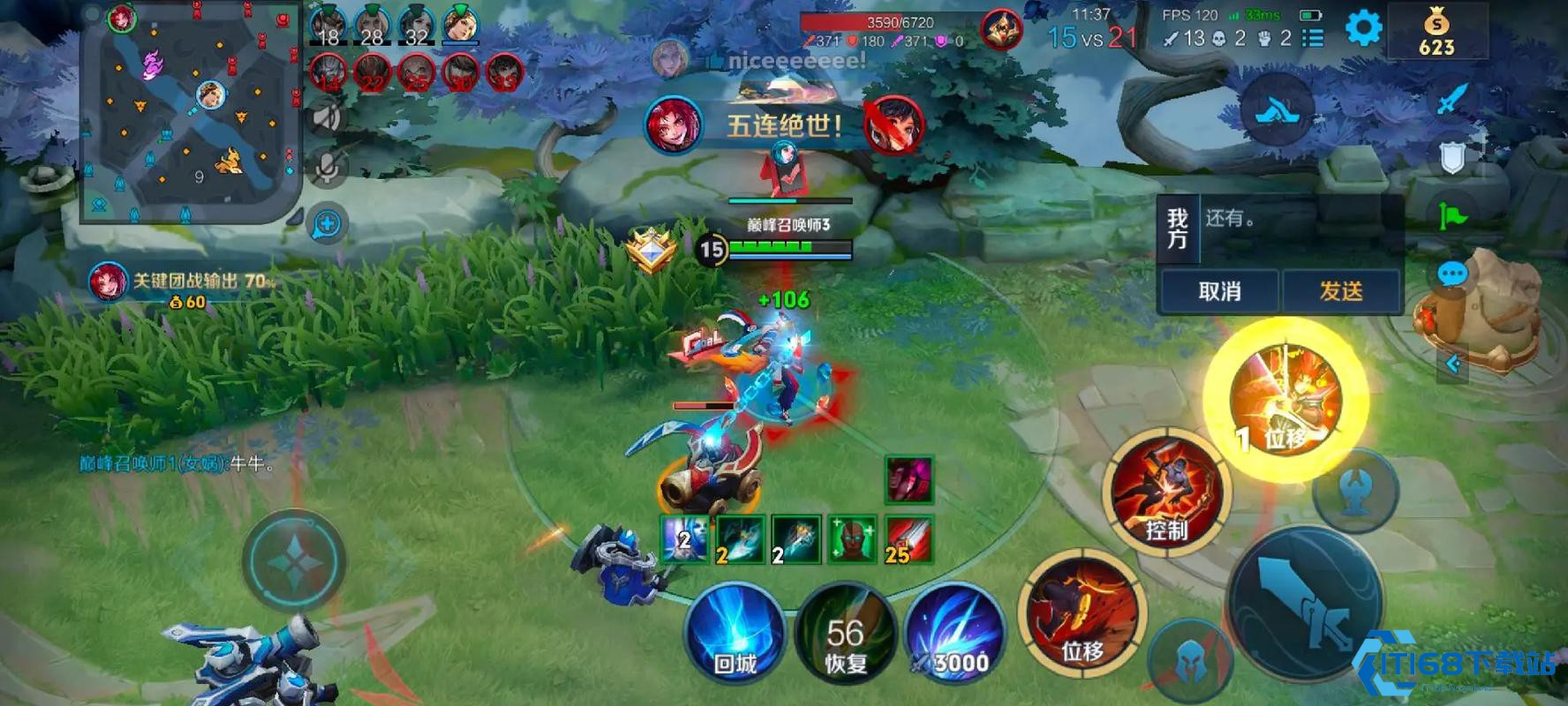
Task: Cancel the chat message with 取消
Action: point(1219,291)
